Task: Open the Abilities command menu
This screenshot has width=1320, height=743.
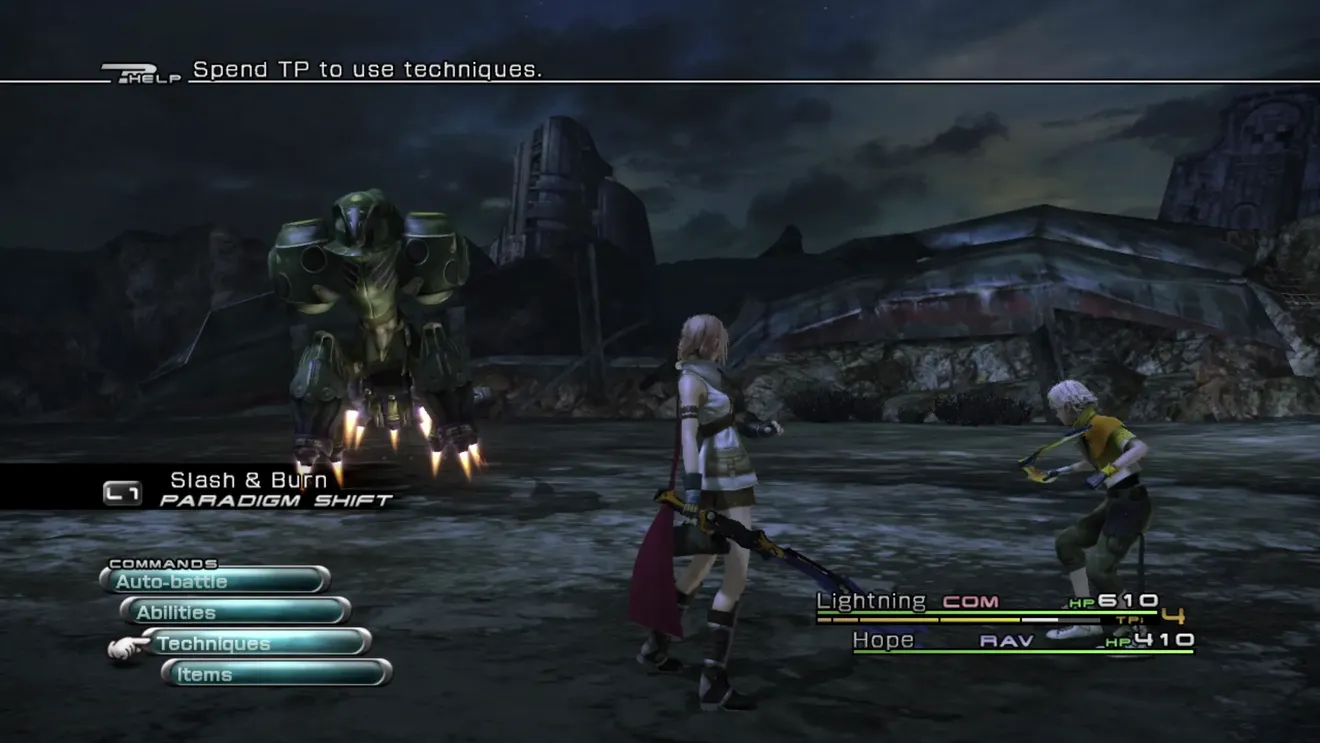Action: (x=235, y=612)
